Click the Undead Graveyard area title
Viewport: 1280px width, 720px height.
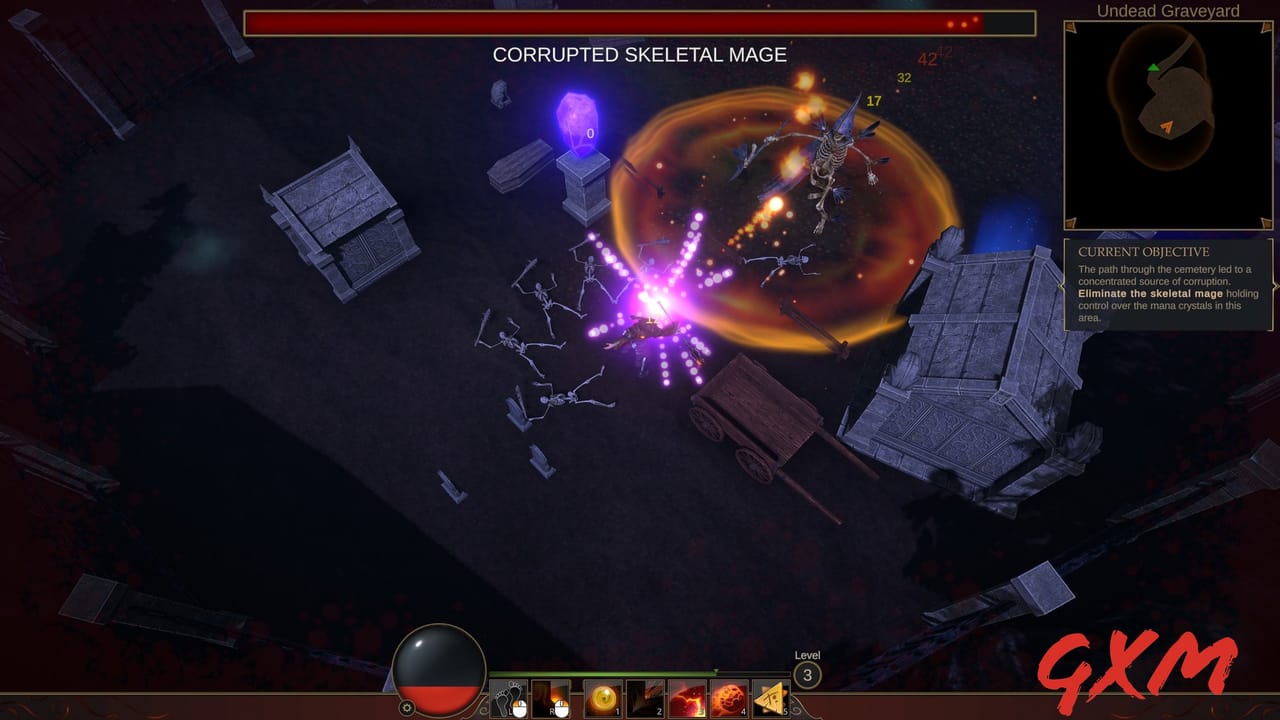pyautogui.click(x=1166, y=11)
